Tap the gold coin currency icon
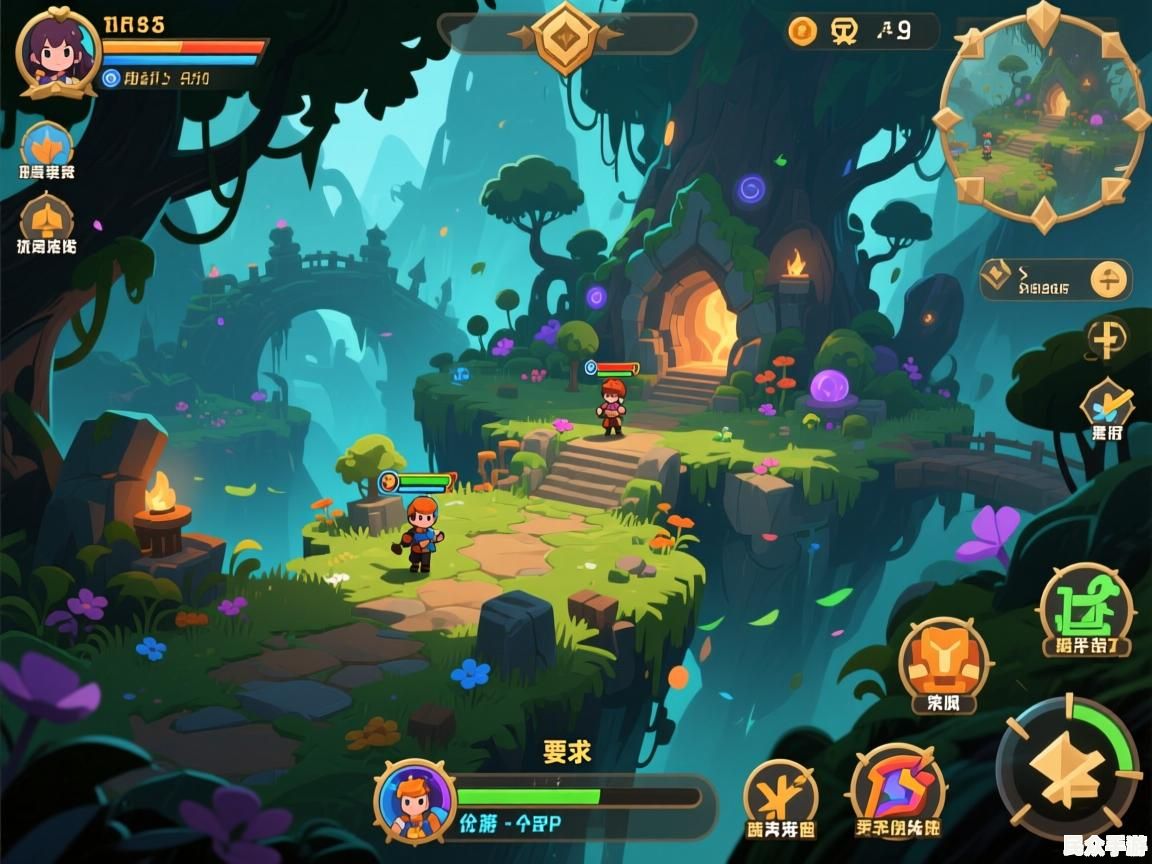 click(802, 32)
